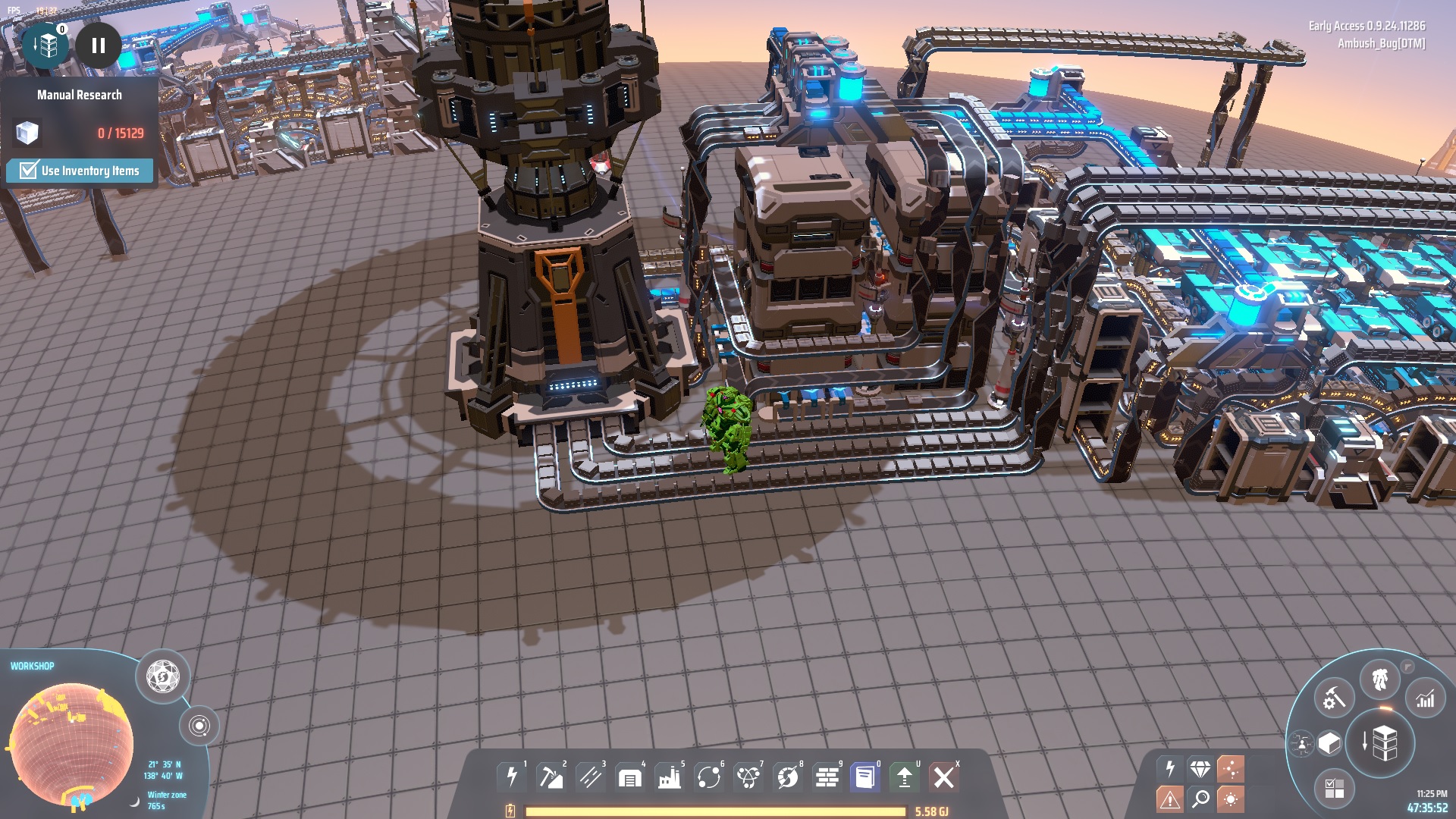Image resolution: width=1456 pixels, height=819 pixels.
Task: Activate the green upgrade arrow tool
Action: click(904, 777)
